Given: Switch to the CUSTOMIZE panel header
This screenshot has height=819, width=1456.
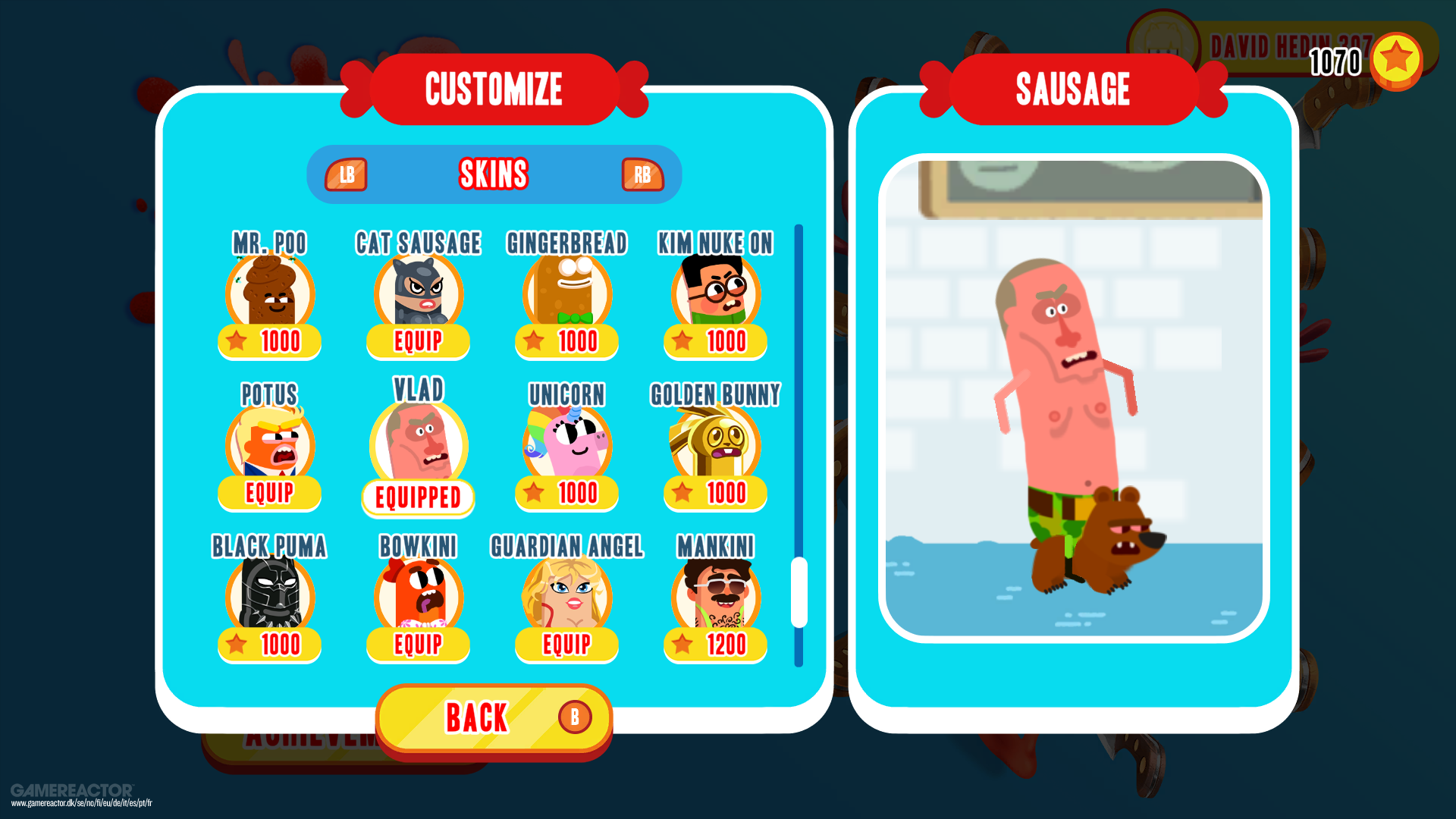Looking at the screenshot, I should coord(493,88).
